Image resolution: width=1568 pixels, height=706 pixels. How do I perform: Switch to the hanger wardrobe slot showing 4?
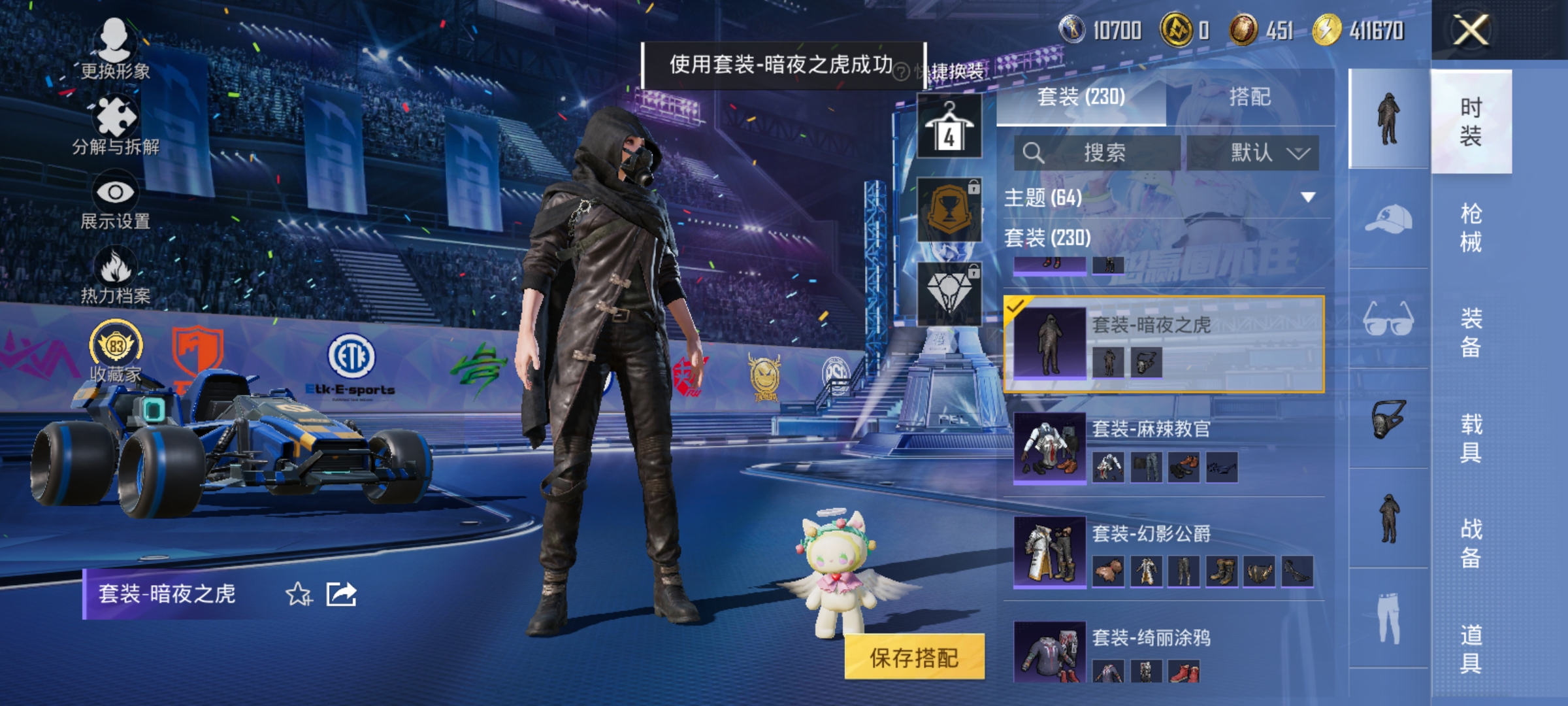949,126
